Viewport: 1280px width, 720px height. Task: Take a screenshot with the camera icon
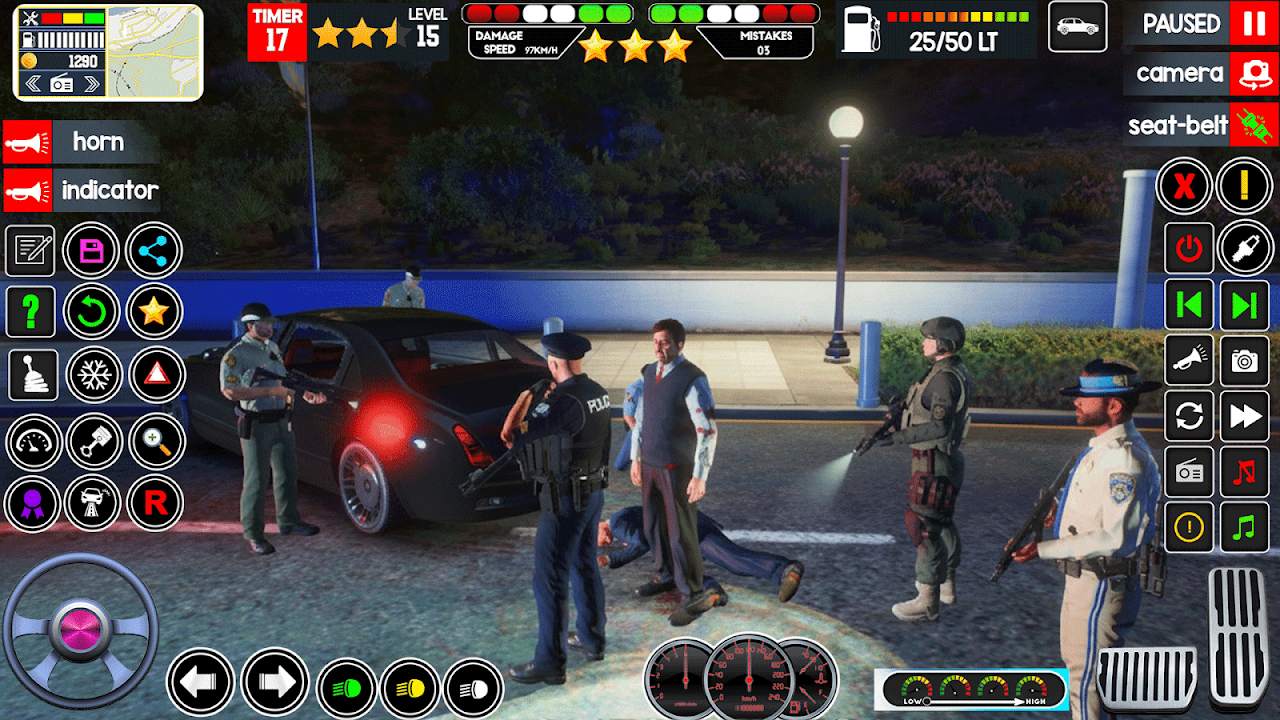1245,361
